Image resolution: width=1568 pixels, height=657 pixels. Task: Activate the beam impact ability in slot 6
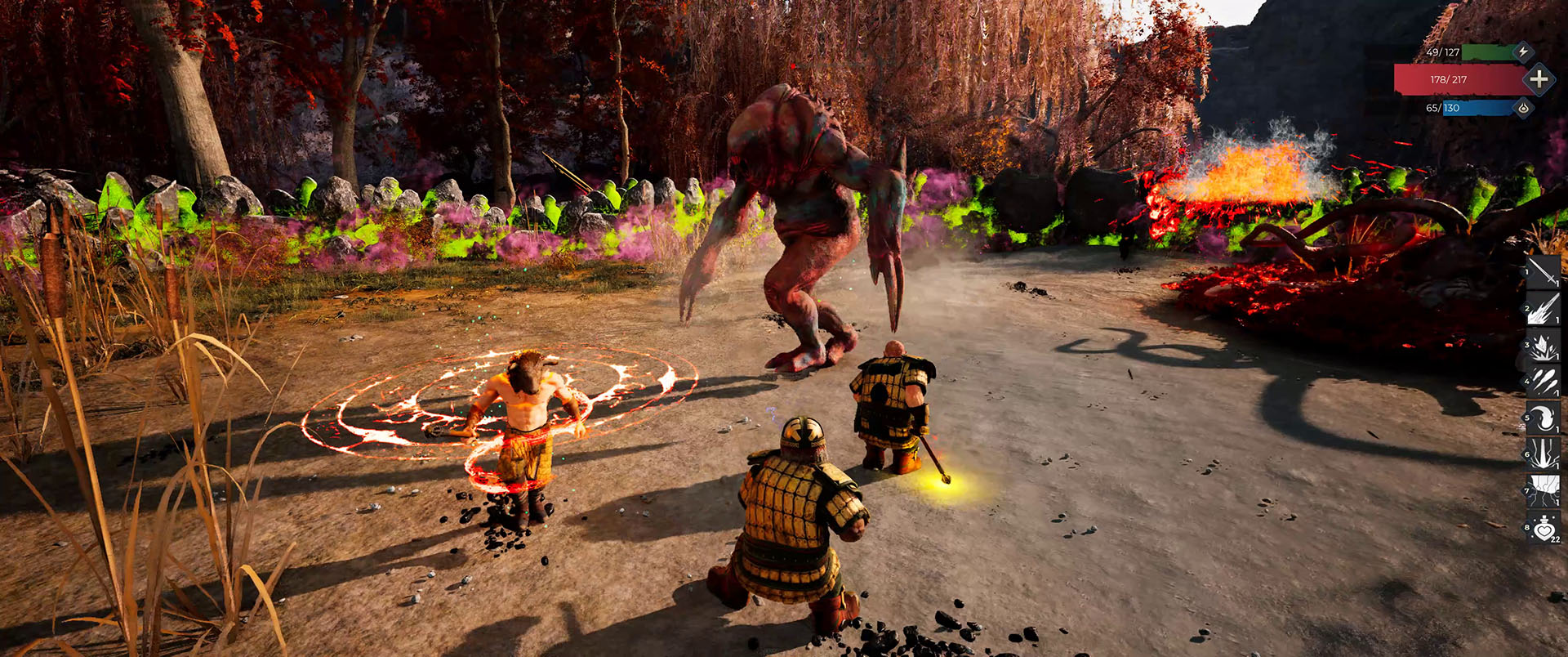[x=1543, y=454]
